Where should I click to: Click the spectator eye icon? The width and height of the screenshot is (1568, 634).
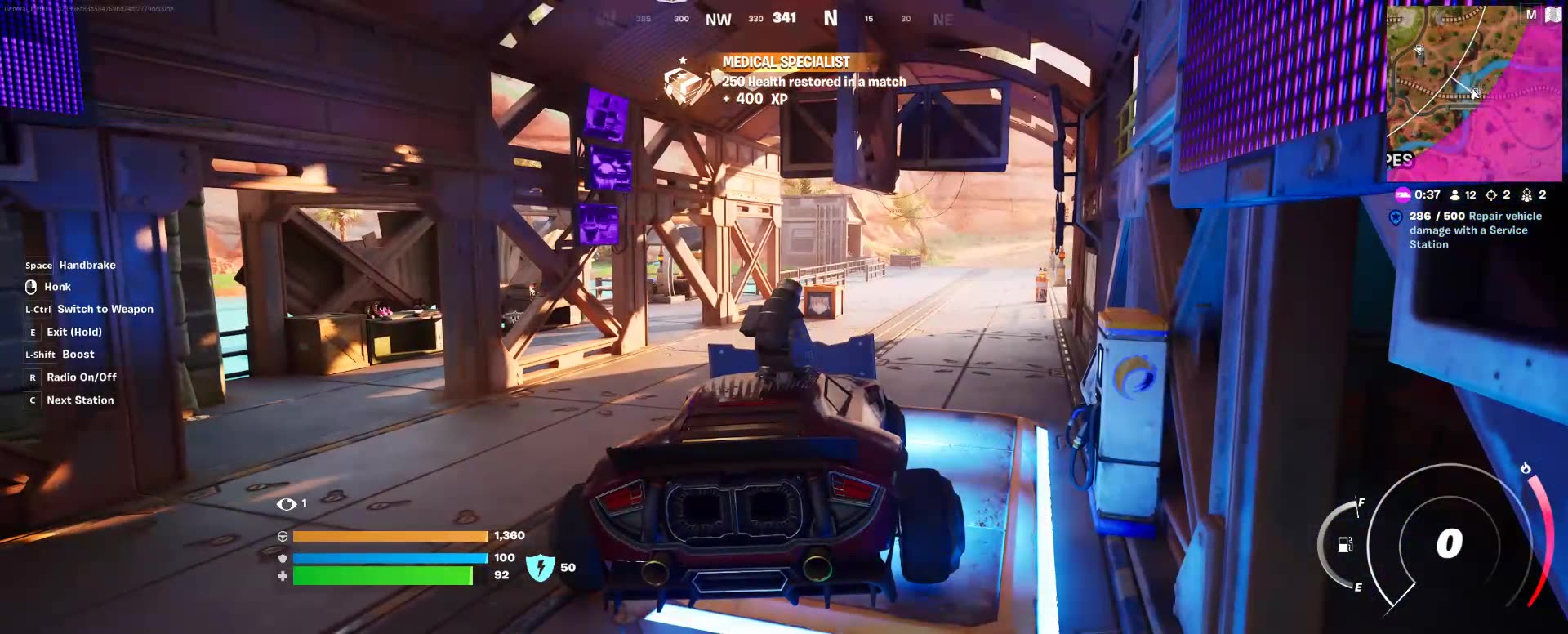click(x=287, y=503)
